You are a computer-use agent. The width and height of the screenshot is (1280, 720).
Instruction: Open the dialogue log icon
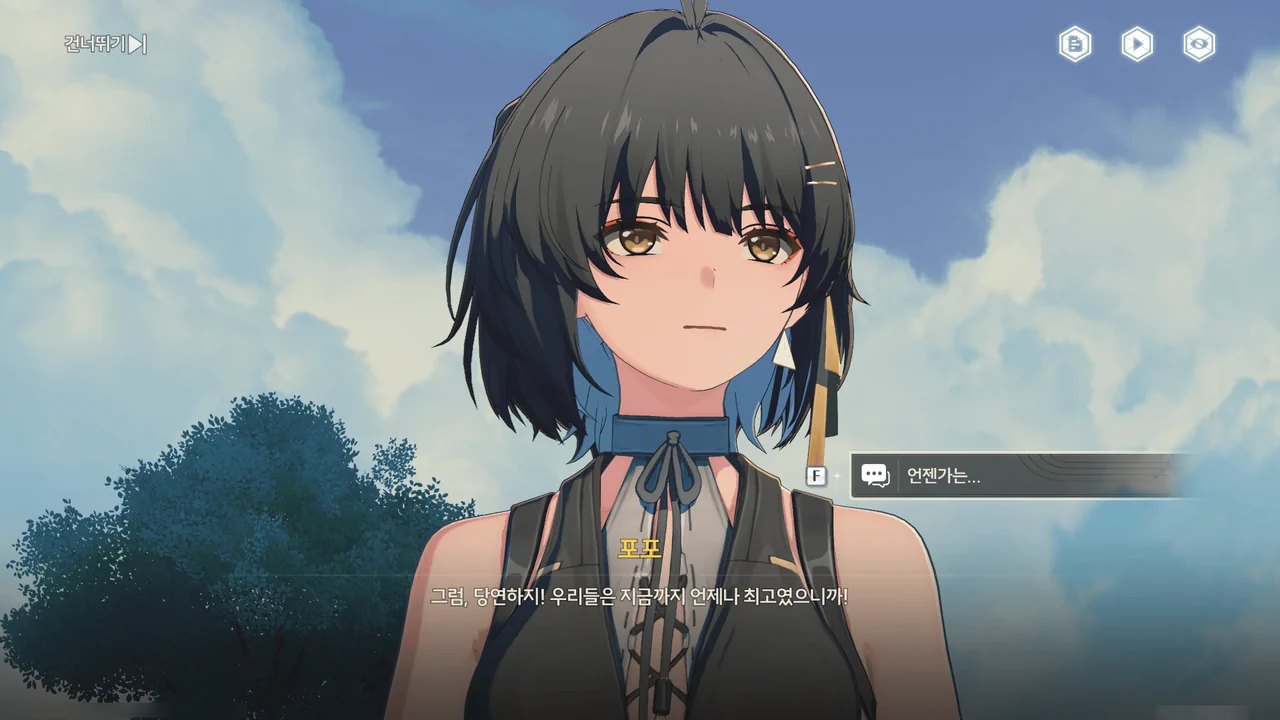point(1075,44)
